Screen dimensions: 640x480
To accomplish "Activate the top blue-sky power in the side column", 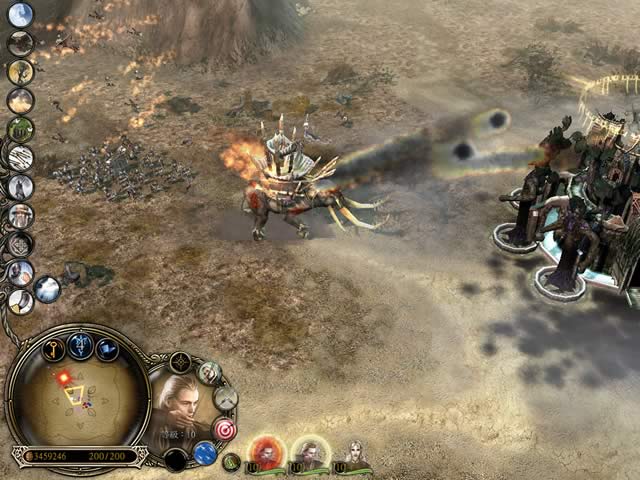I will point(20,14).
